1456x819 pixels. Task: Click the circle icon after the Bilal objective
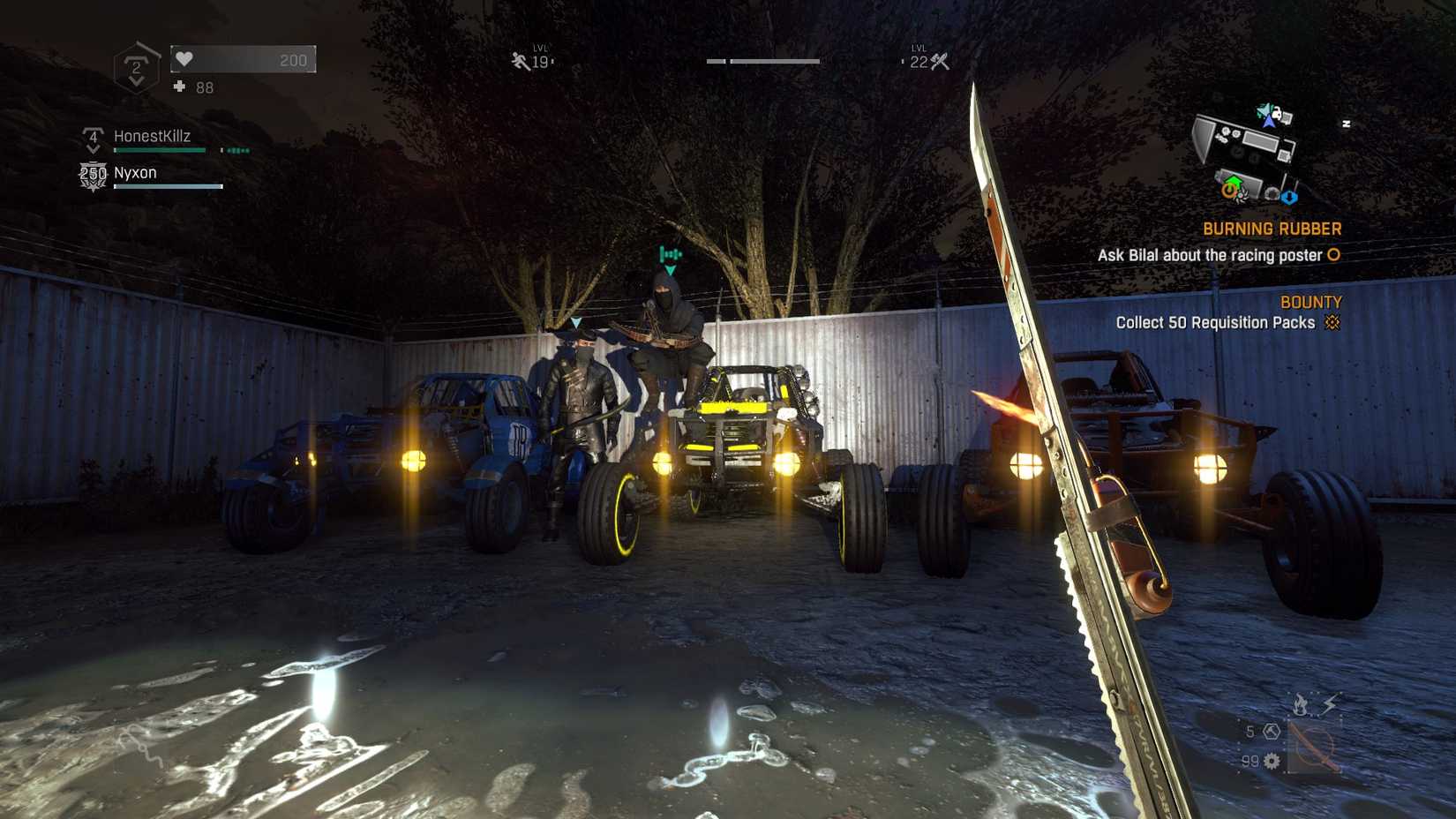point(1333,255)
